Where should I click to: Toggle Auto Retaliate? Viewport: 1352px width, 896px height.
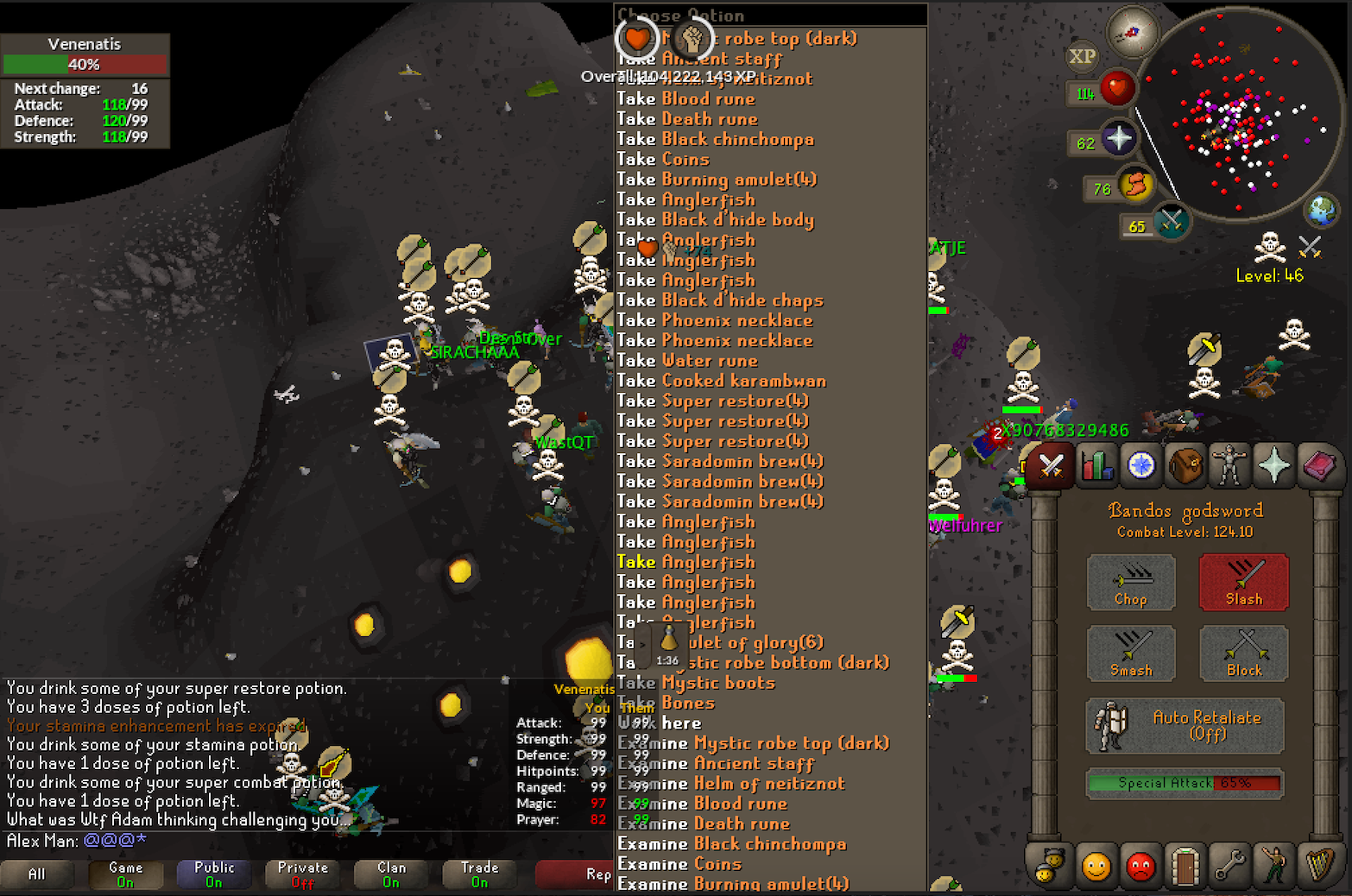coord(1185,726)
